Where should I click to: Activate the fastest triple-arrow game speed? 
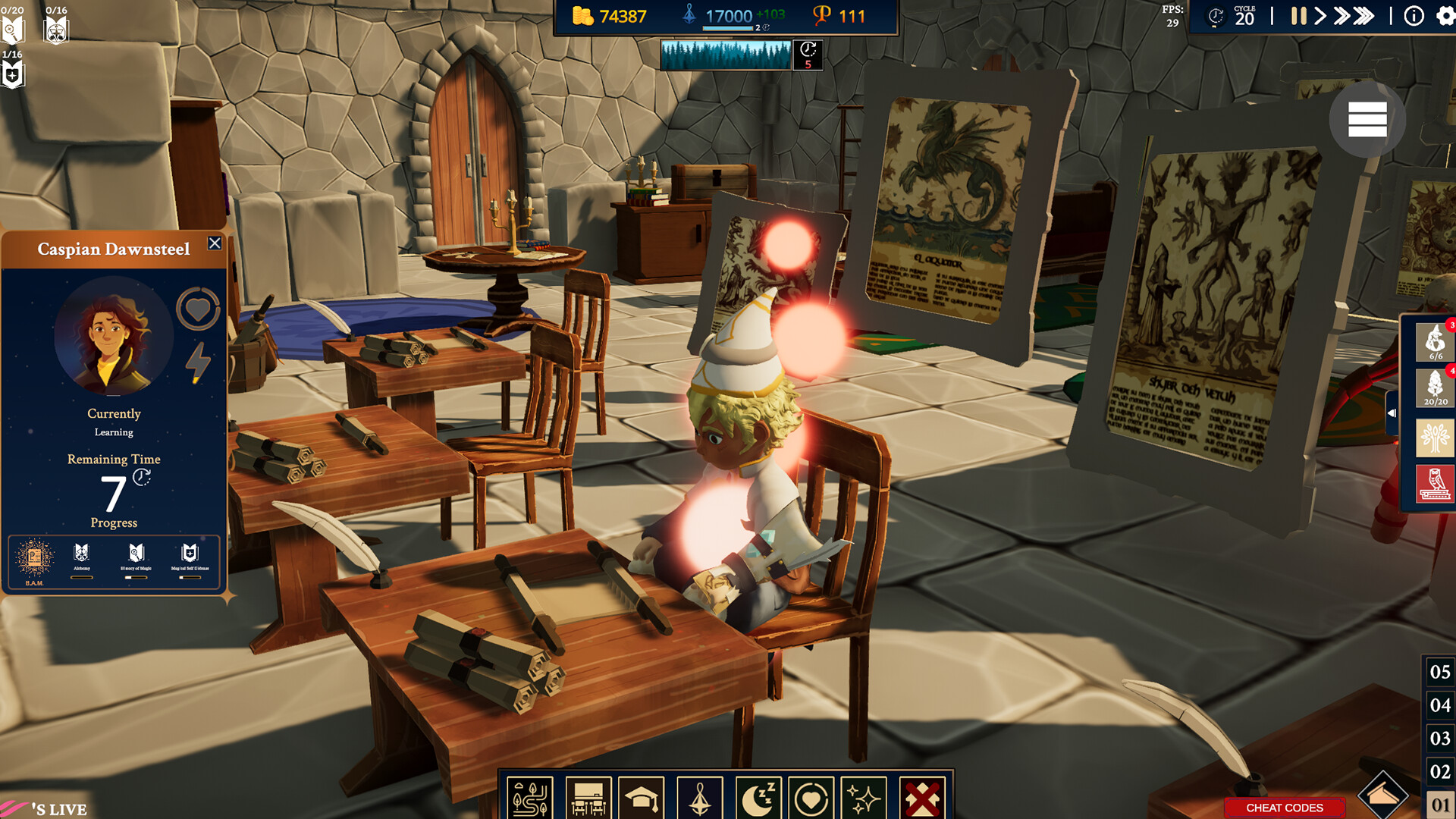tap(1363, 15)
